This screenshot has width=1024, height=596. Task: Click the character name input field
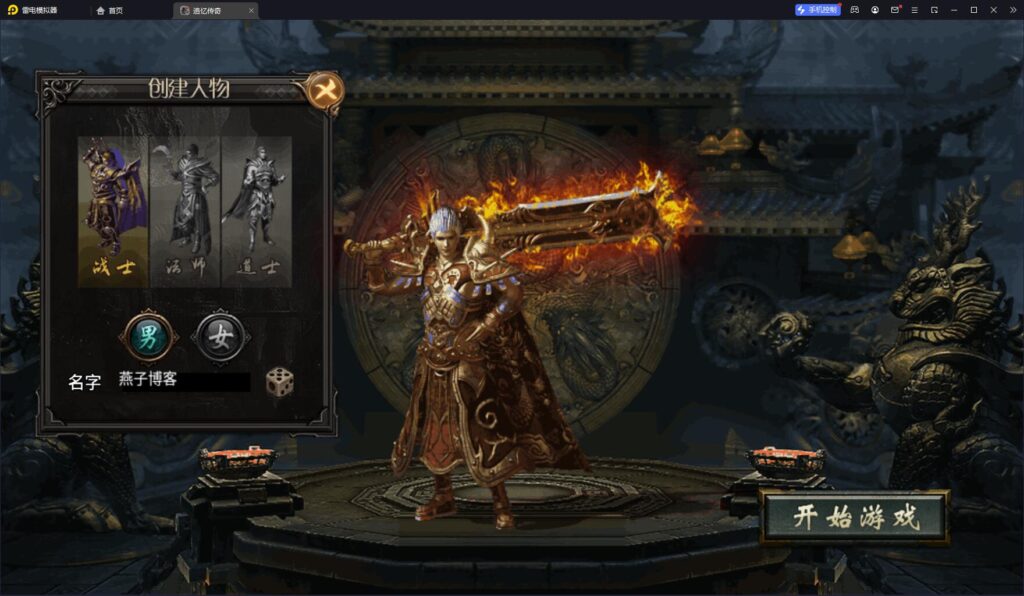183,381
